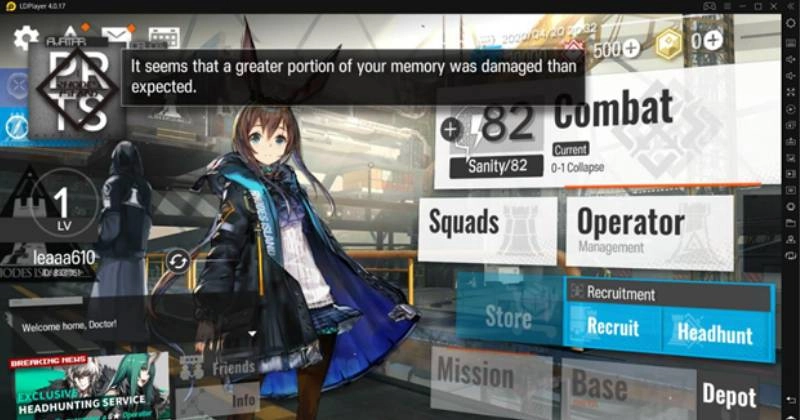Select the Recruit button

pyautogui.click(x=613, y=328)
